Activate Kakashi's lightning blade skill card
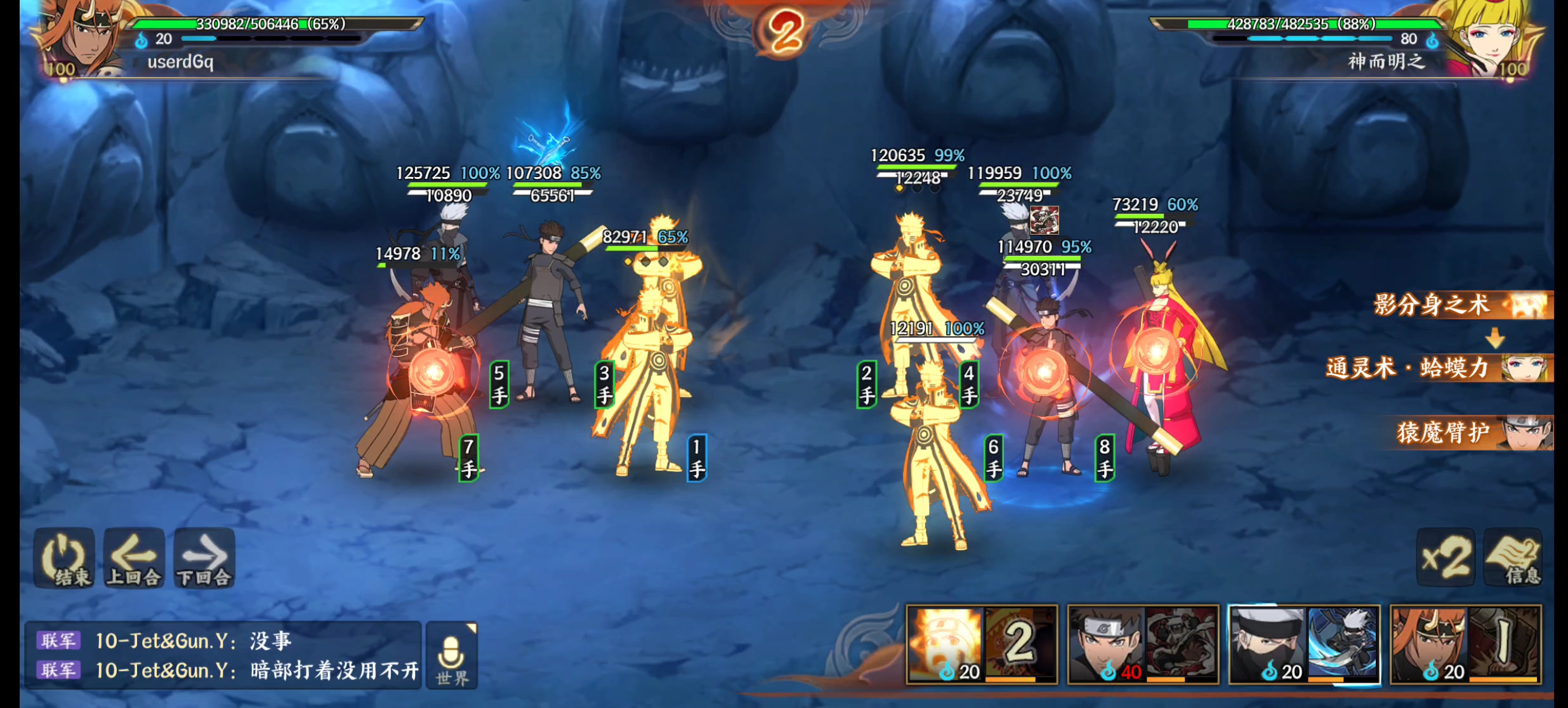The image size is (1568, 708). 1304,645
